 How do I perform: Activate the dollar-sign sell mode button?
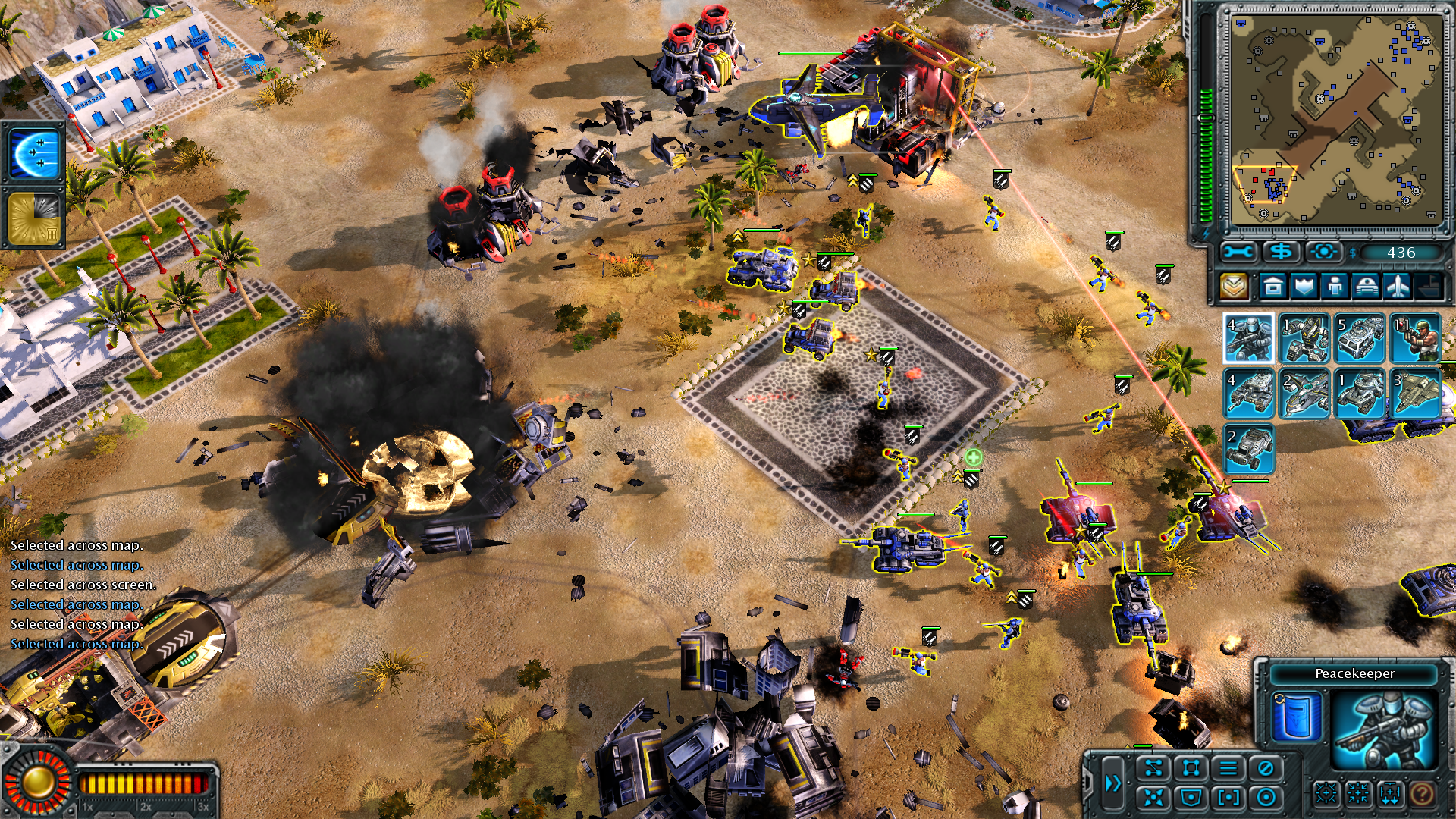pos(1282,253)
